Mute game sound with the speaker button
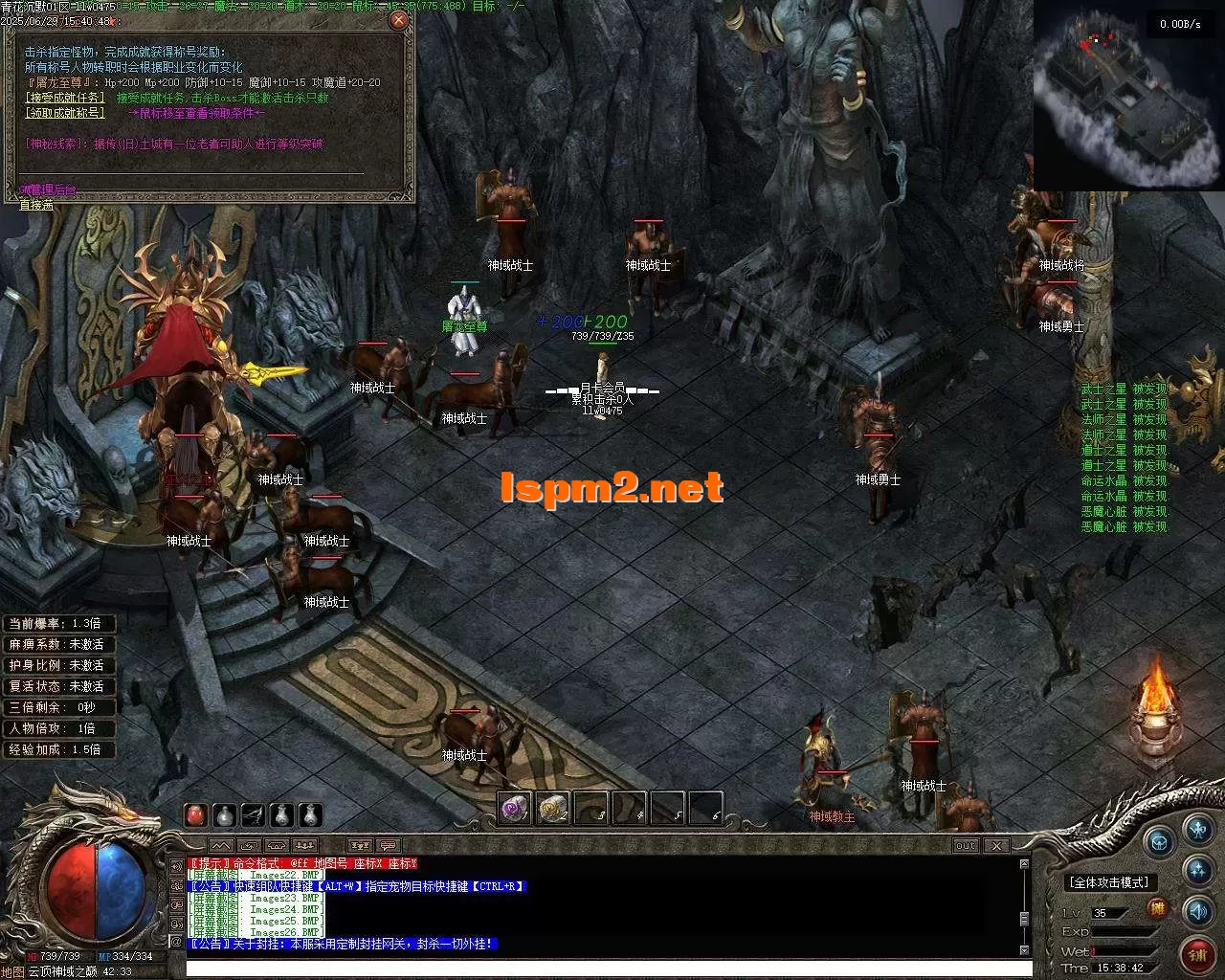Viewport: 1225px width, 980px height. pyautogui.click(x=1198, y=912)
